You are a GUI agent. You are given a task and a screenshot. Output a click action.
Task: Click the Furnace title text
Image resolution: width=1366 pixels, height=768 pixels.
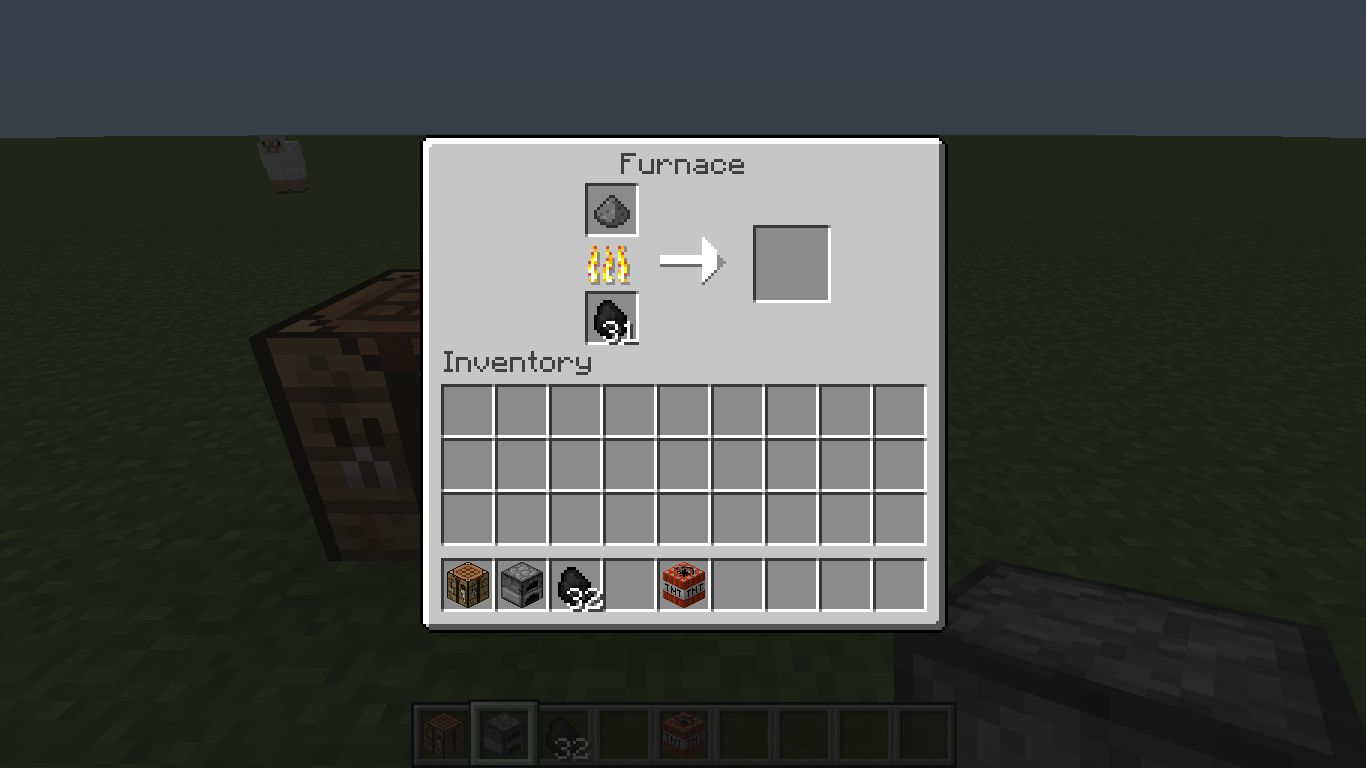pos(683,165)
